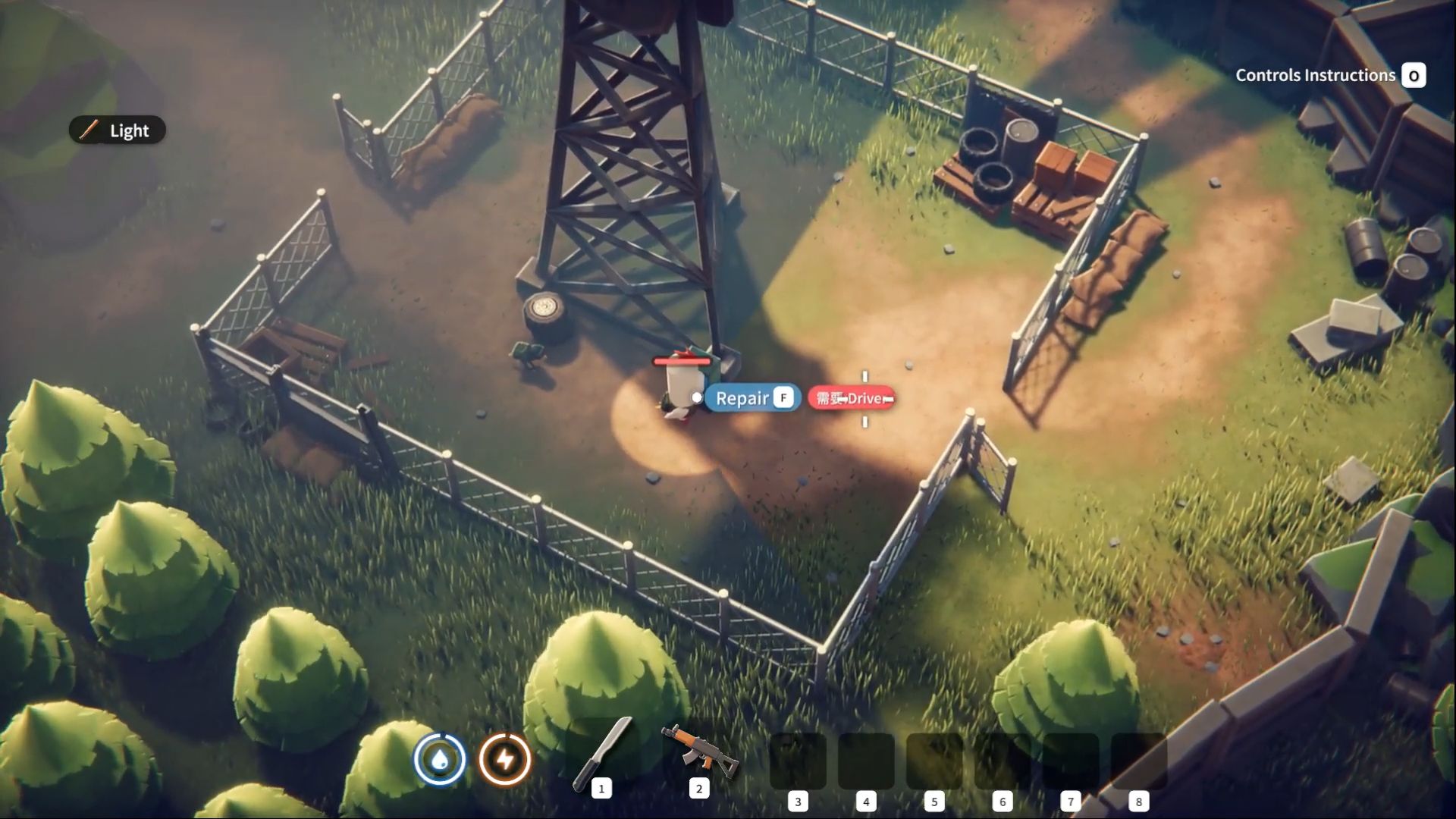Click the crosshair target marker near the Drive prompt
Screen dimensions: 1456x819
864,397
